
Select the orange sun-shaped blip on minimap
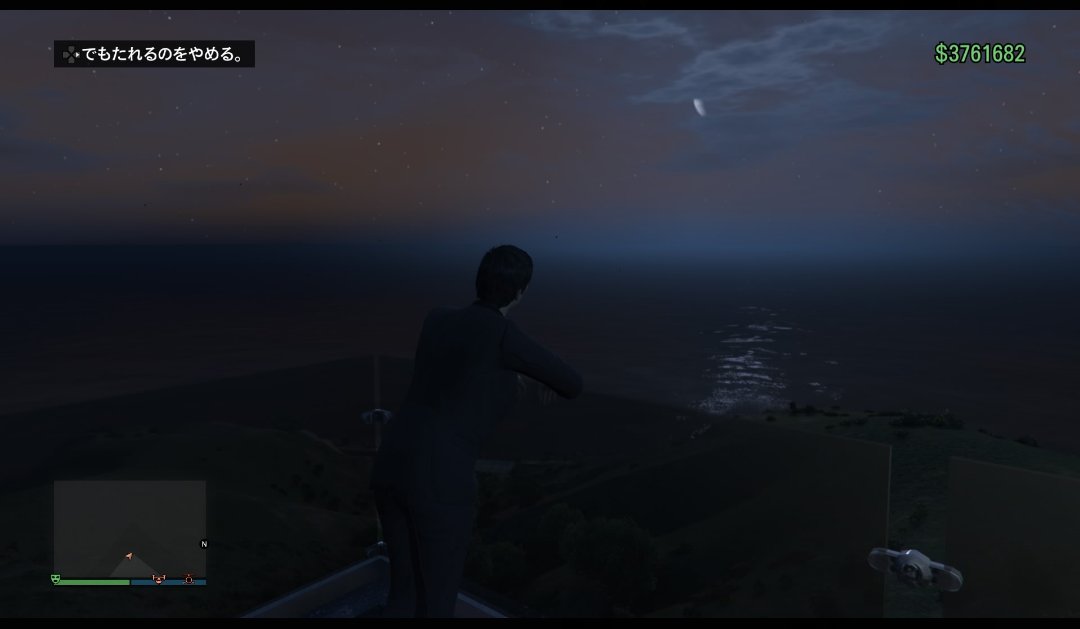tap(188, 578)
